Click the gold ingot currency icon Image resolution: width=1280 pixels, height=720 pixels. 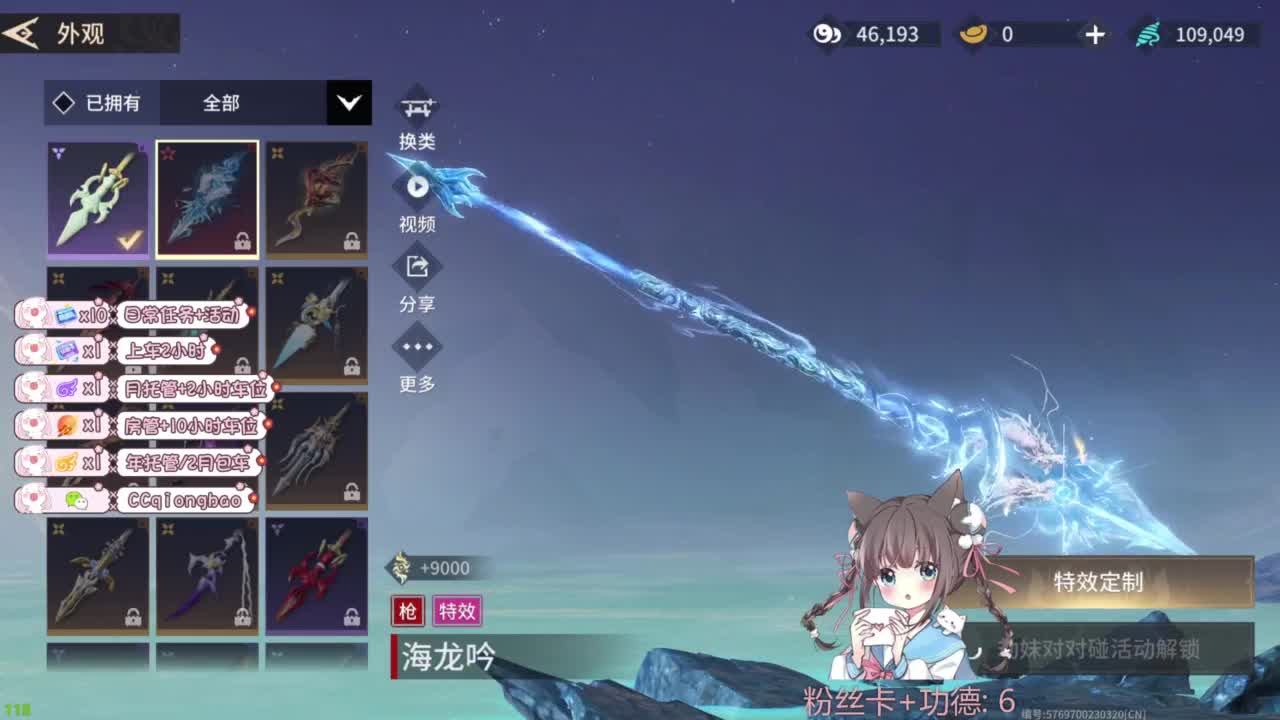point(973,33)
